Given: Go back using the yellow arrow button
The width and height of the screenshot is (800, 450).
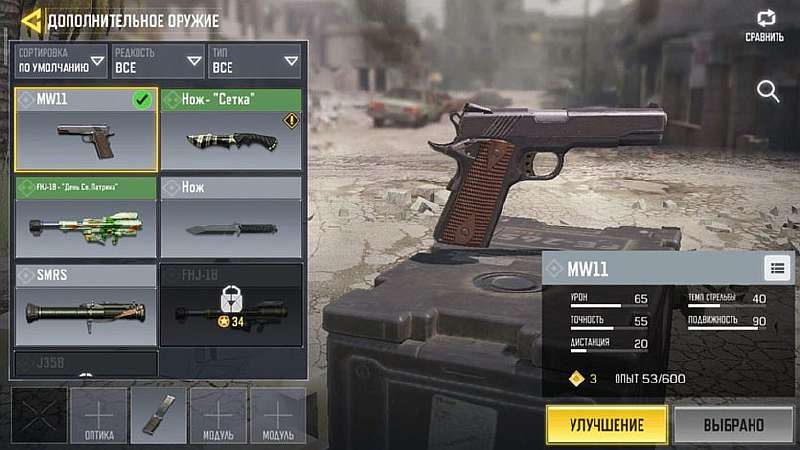Looking at the screenshot, I should [x=32, y=20].
